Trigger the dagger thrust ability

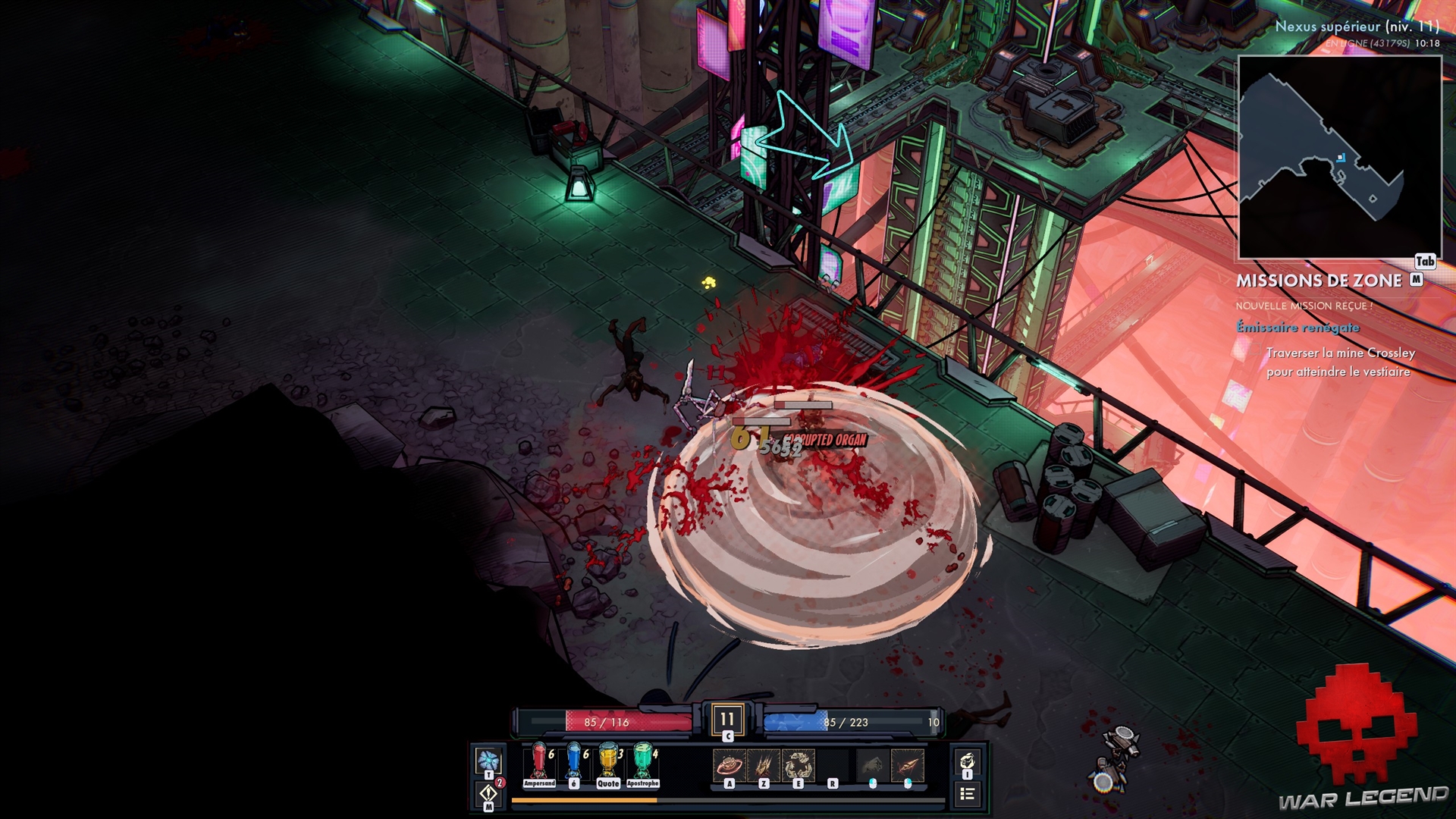[908, 765]
